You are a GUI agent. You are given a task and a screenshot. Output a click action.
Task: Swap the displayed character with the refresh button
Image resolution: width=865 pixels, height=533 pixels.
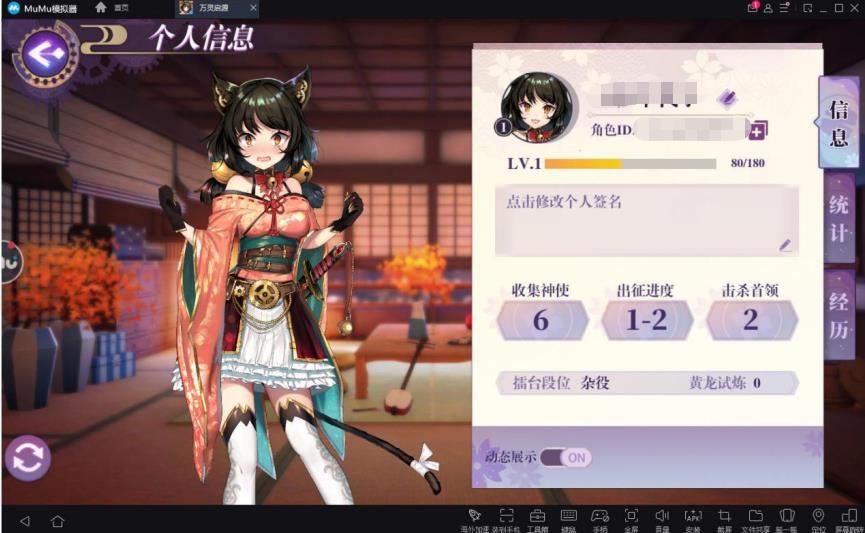click(x=28, y=457)
